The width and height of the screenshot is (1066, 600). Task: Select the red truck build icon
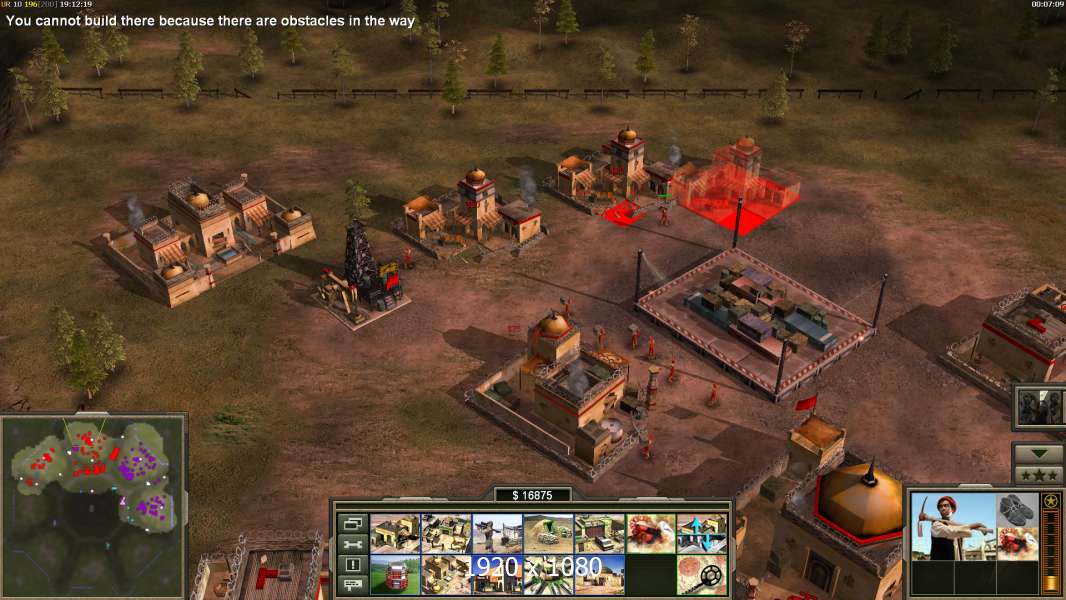(395, 574)
